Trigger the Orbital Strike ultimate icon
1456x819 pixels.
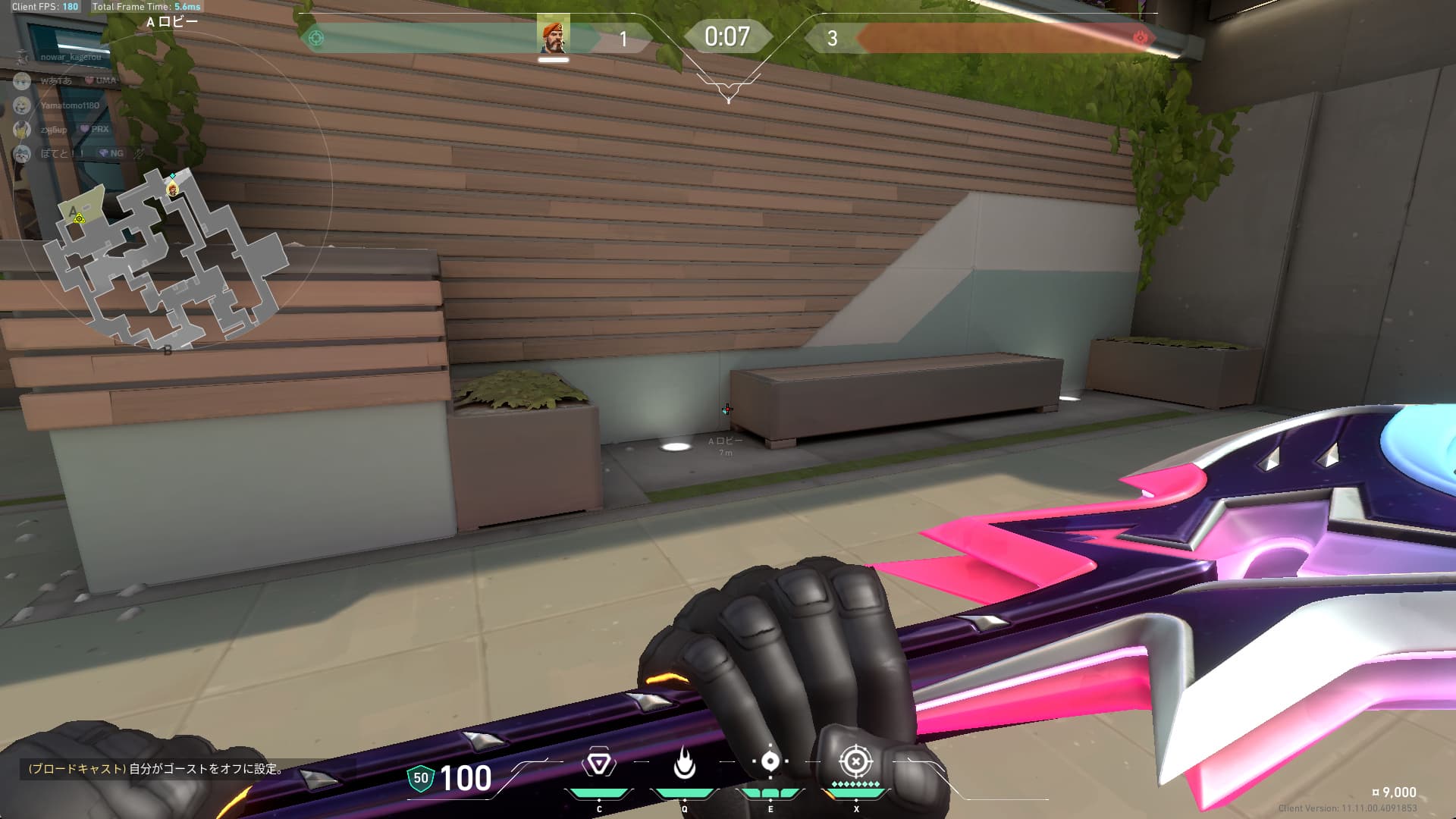(855, 761)
